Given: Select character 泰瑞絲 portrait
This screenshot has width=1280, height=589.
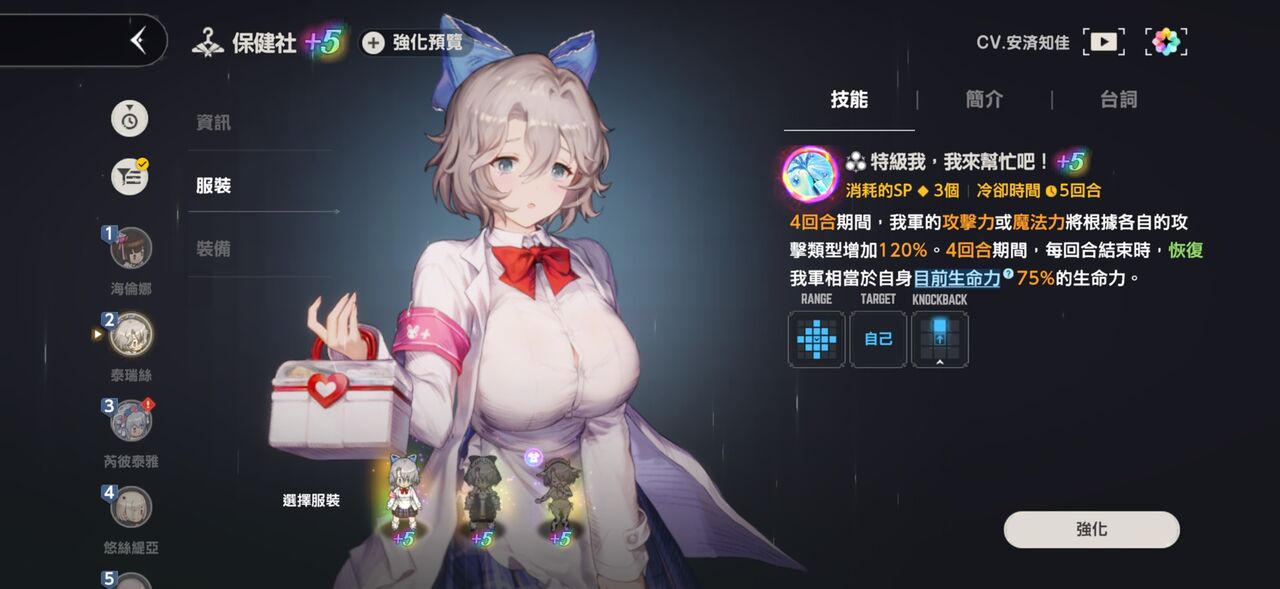Looking at the screenshot, I should (131, 335).
